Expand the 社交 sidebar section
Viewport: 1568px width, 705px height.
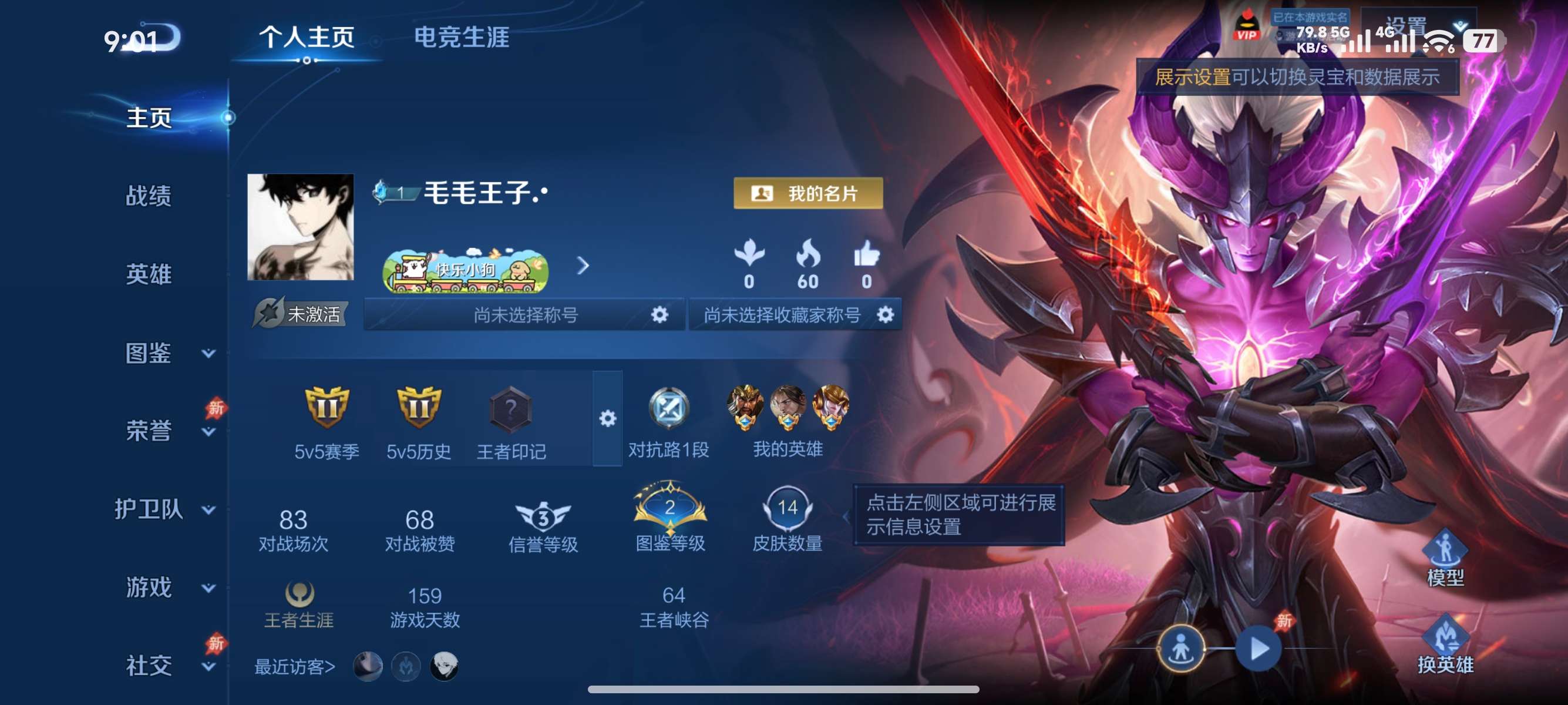(150, 666)
